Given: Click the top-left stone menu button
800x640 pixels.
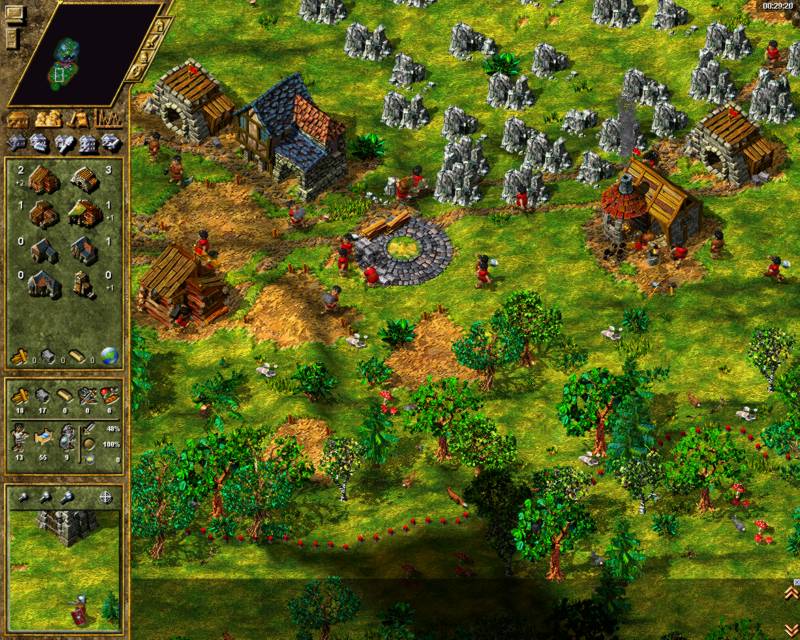Looking at the screenshot, I should click(x=14, y=14).
